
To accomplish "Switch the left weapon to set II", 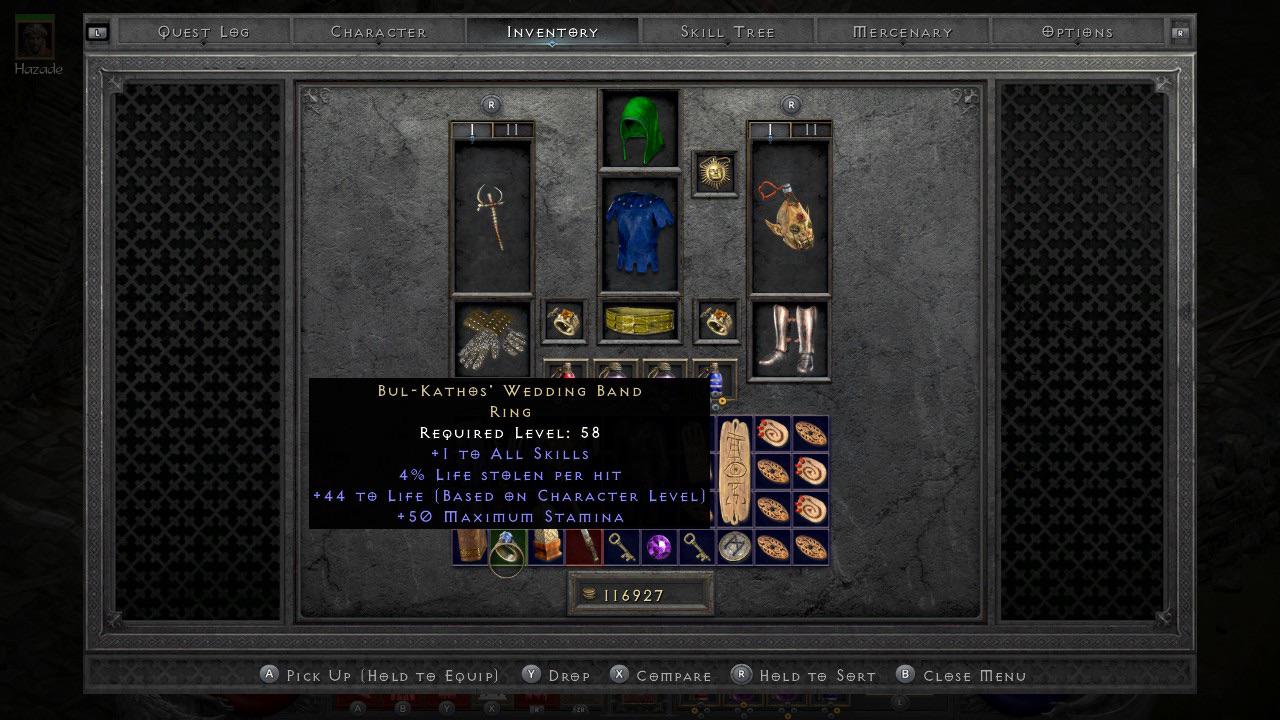I will (x=512, y=128).
